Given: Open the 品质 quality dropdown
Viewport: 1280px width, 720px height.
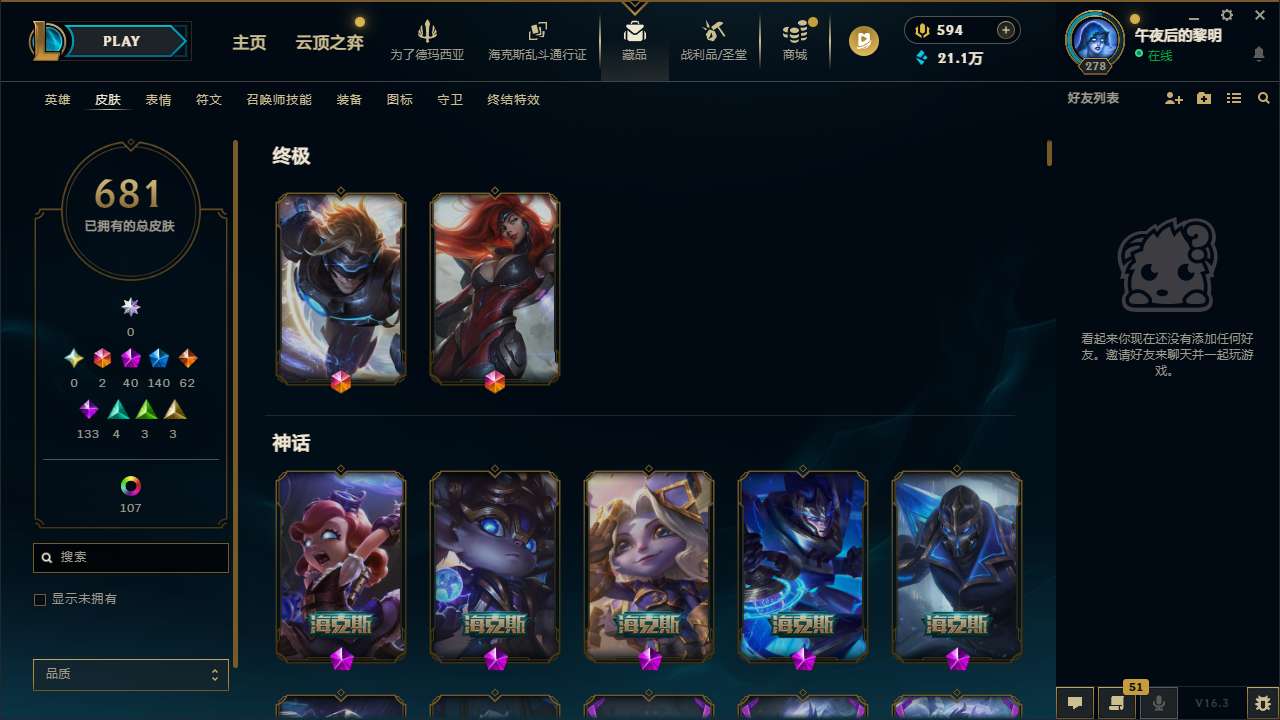Looking at the screenshot, I should coord(130,674).
